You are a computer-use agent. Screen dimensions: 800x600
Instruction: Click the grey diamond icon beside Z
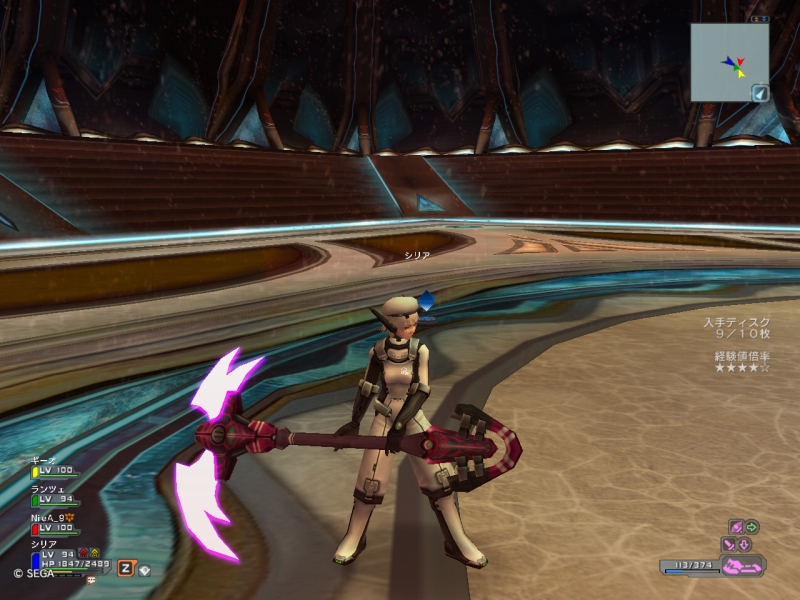point(144,569)
